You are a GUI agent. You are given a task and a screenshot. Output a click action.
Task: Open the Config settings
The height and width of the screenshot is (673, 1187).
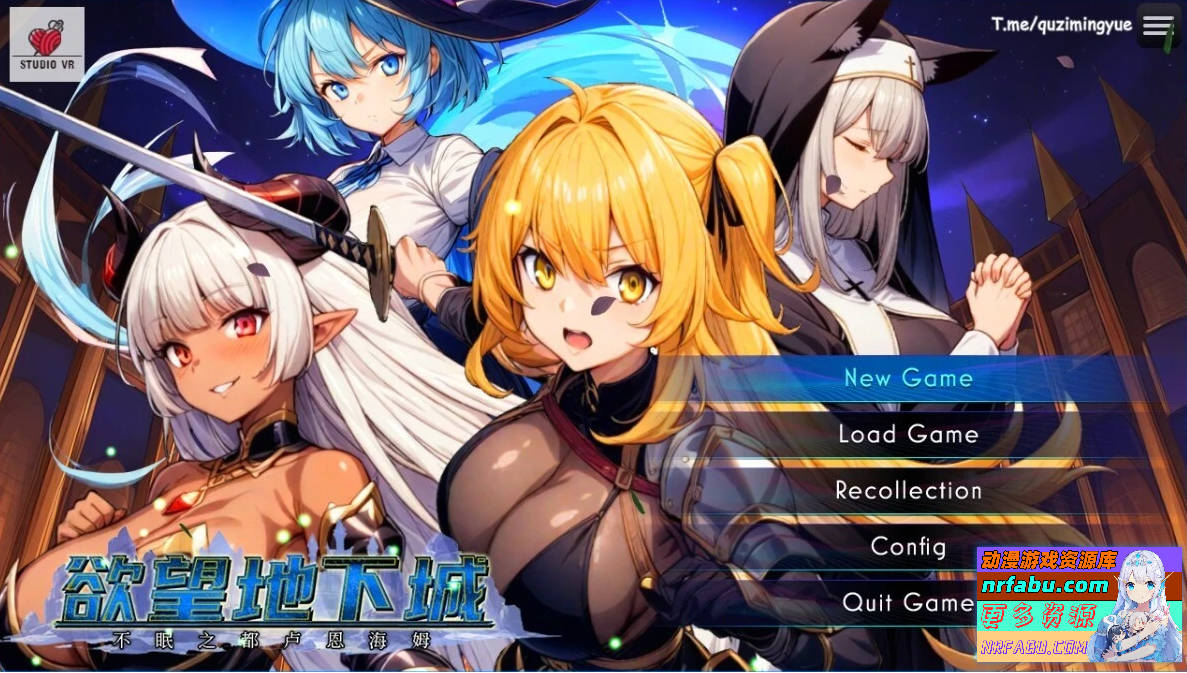click(908, 546)
